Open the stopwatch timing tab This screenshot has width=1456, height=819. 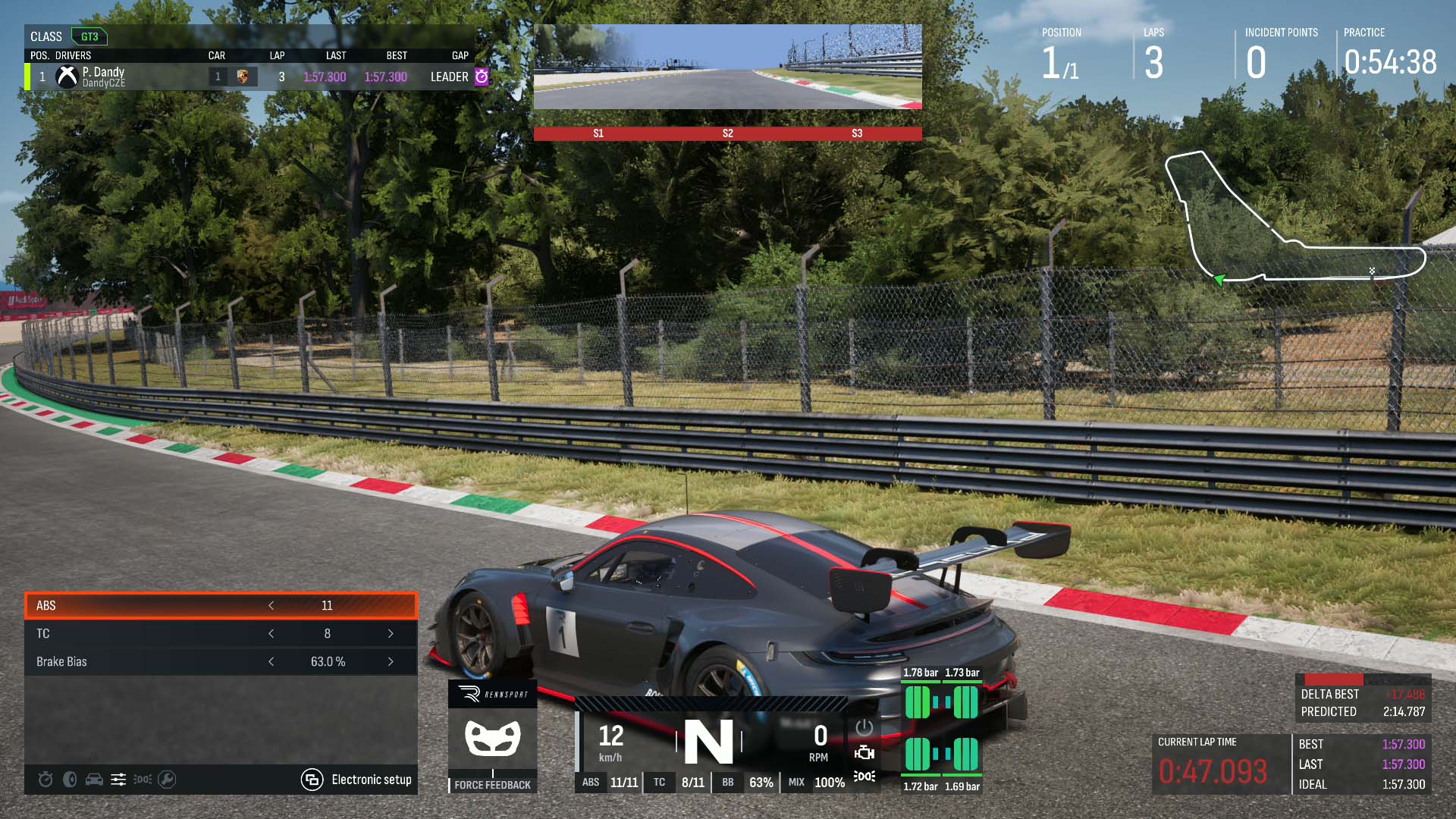tap(45, 780)
